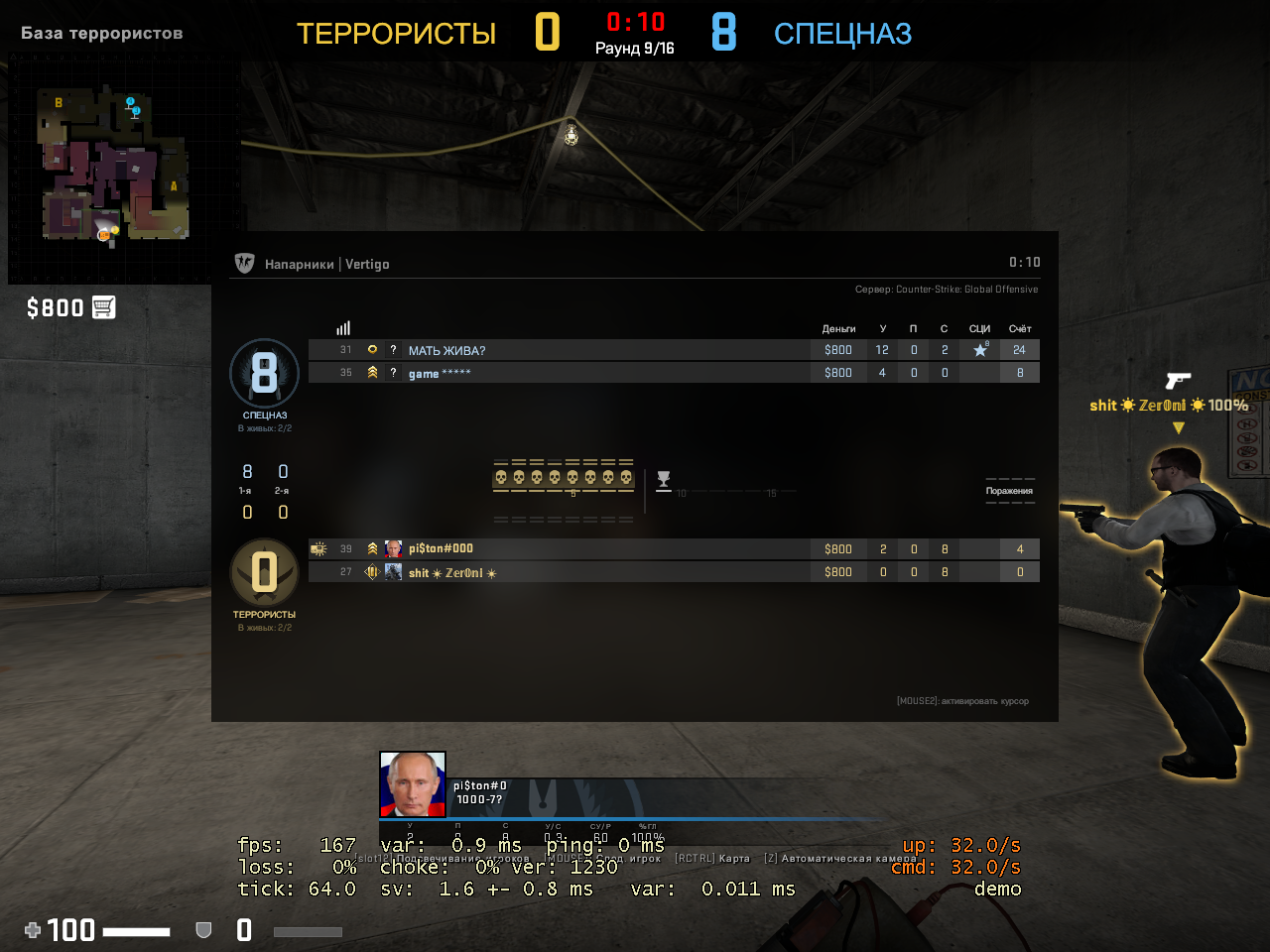
Task: Select the gold coin rank icon of МАТЬ ЖИВА?
Action: 371,350
